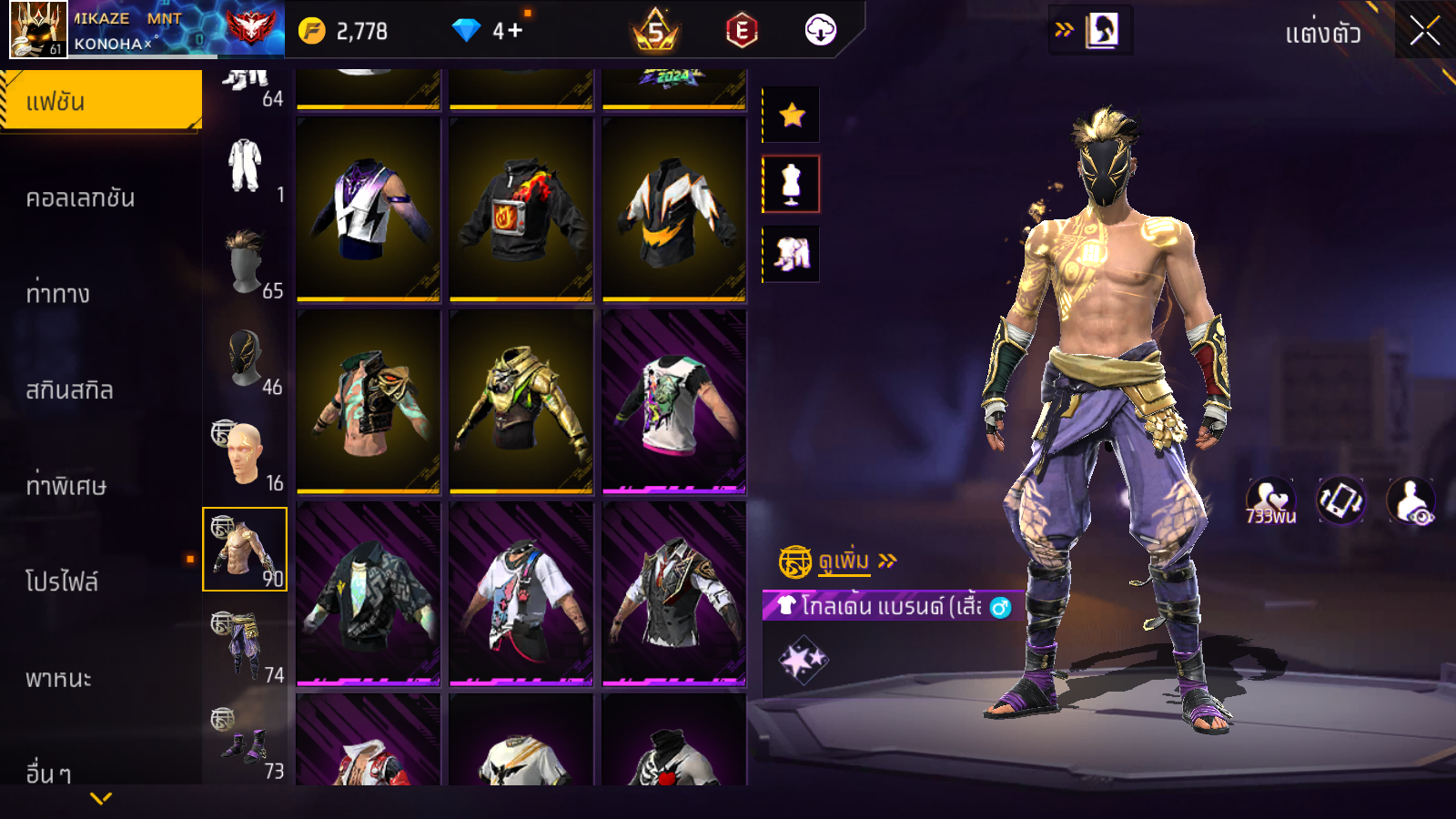Switch to the คอลเลกชัน collection tab
The width and height of the screenshot is (1456, 819).
point(81,198)
